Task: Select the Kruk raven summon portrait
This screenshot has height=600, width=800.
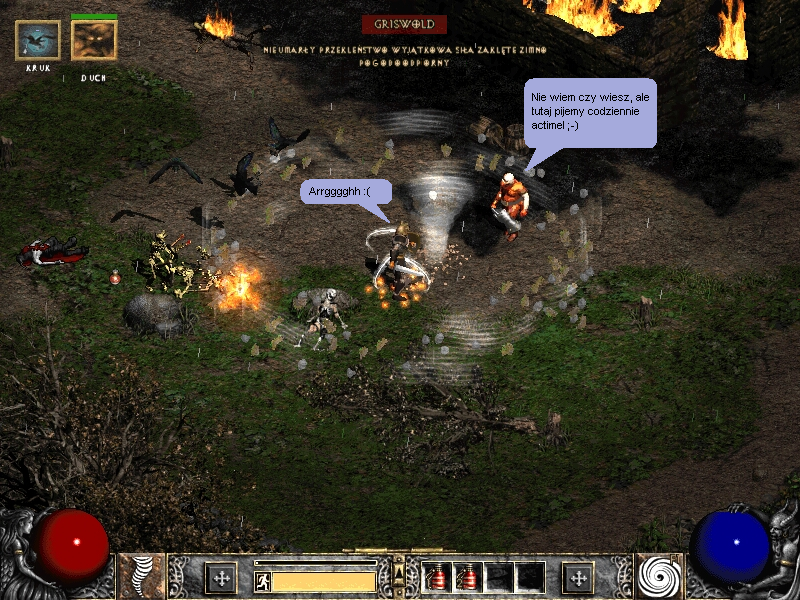Action: point(38,40)
